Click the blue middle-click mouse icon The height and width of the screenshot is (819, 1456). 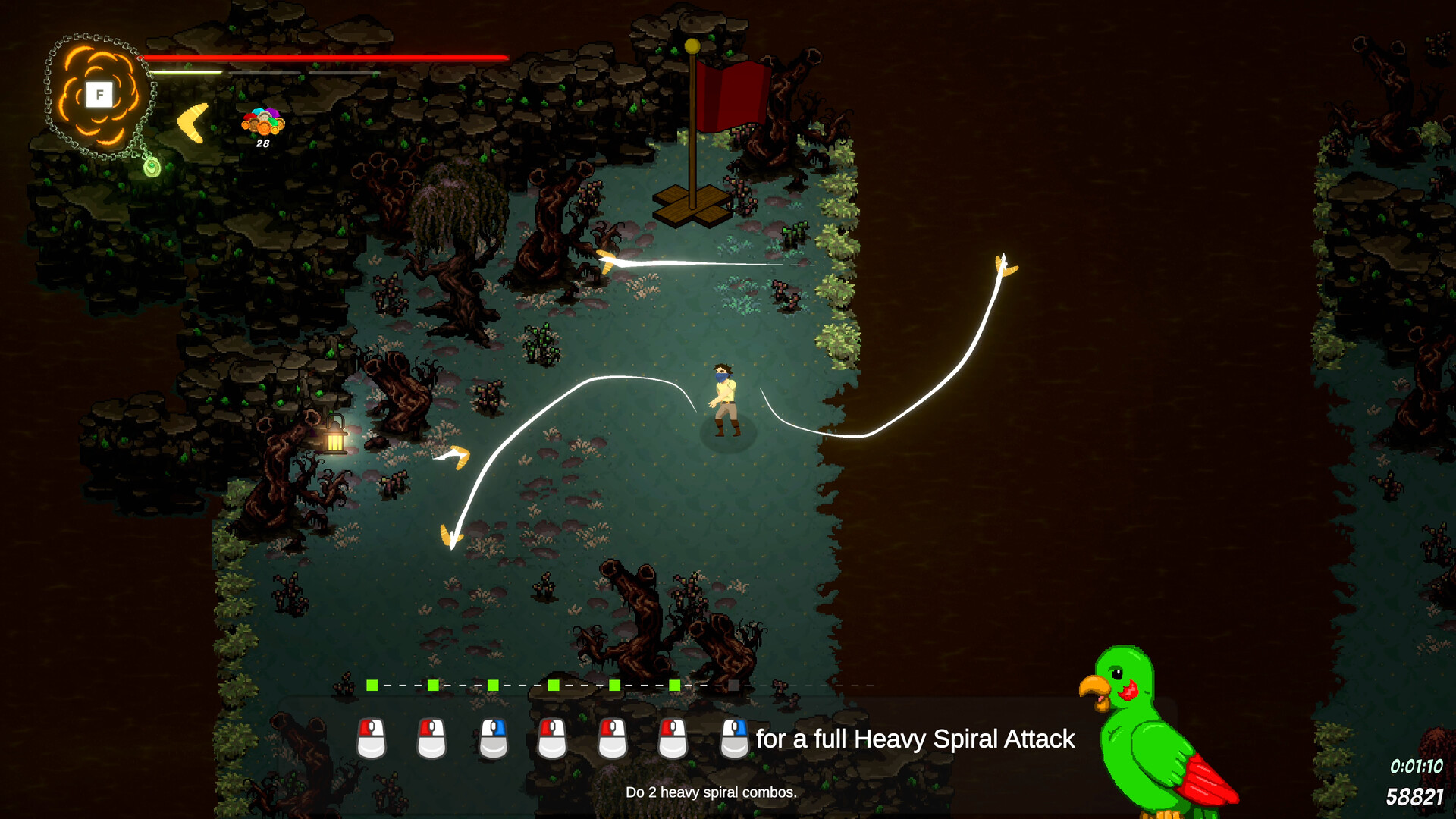[x=494, y=736]
